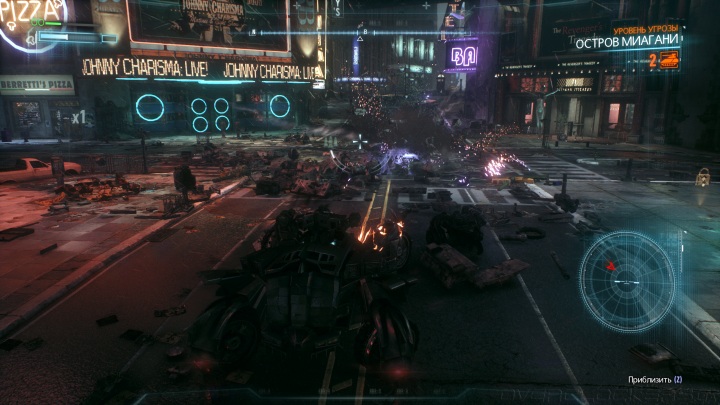Click the padlock icon on the right edge
Image resolution: width=720 pixels, height=405 pixels.
[703, 176]
